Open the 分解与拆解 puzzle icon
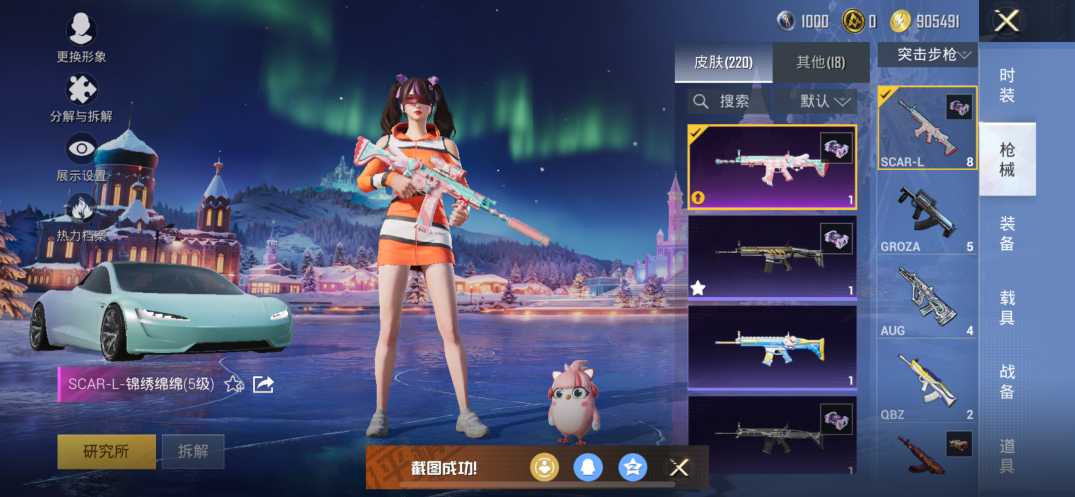The width and height of the screenshot is (1075, 497). pos(81,91)
